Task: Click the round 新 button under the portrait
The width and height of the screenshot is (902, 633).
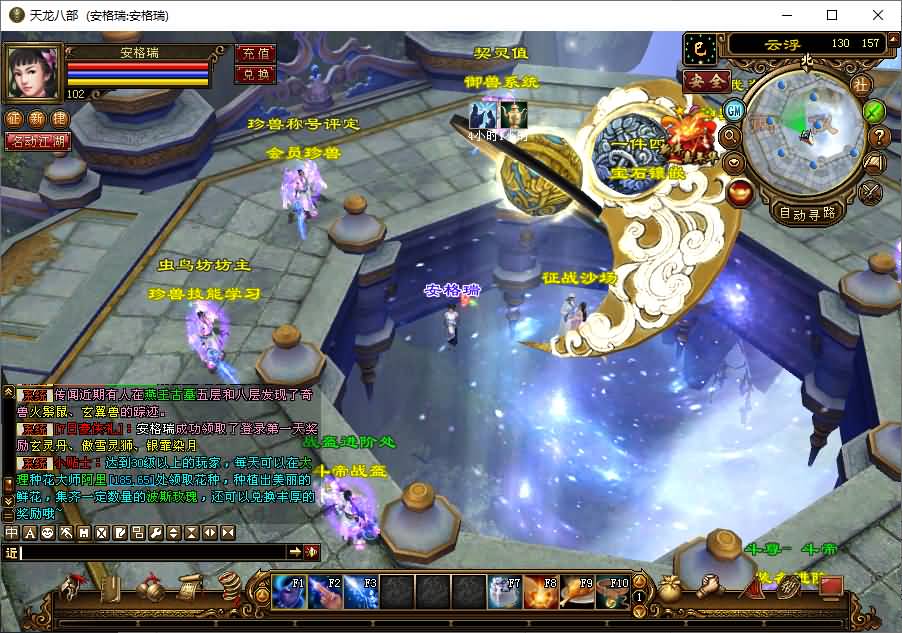Action: [x=37, y=118]
